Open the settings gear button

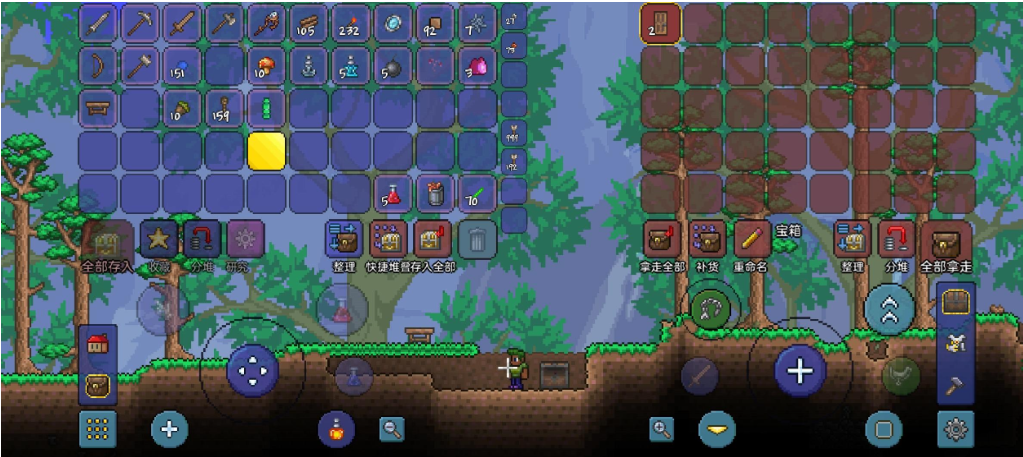click(955, 429)
